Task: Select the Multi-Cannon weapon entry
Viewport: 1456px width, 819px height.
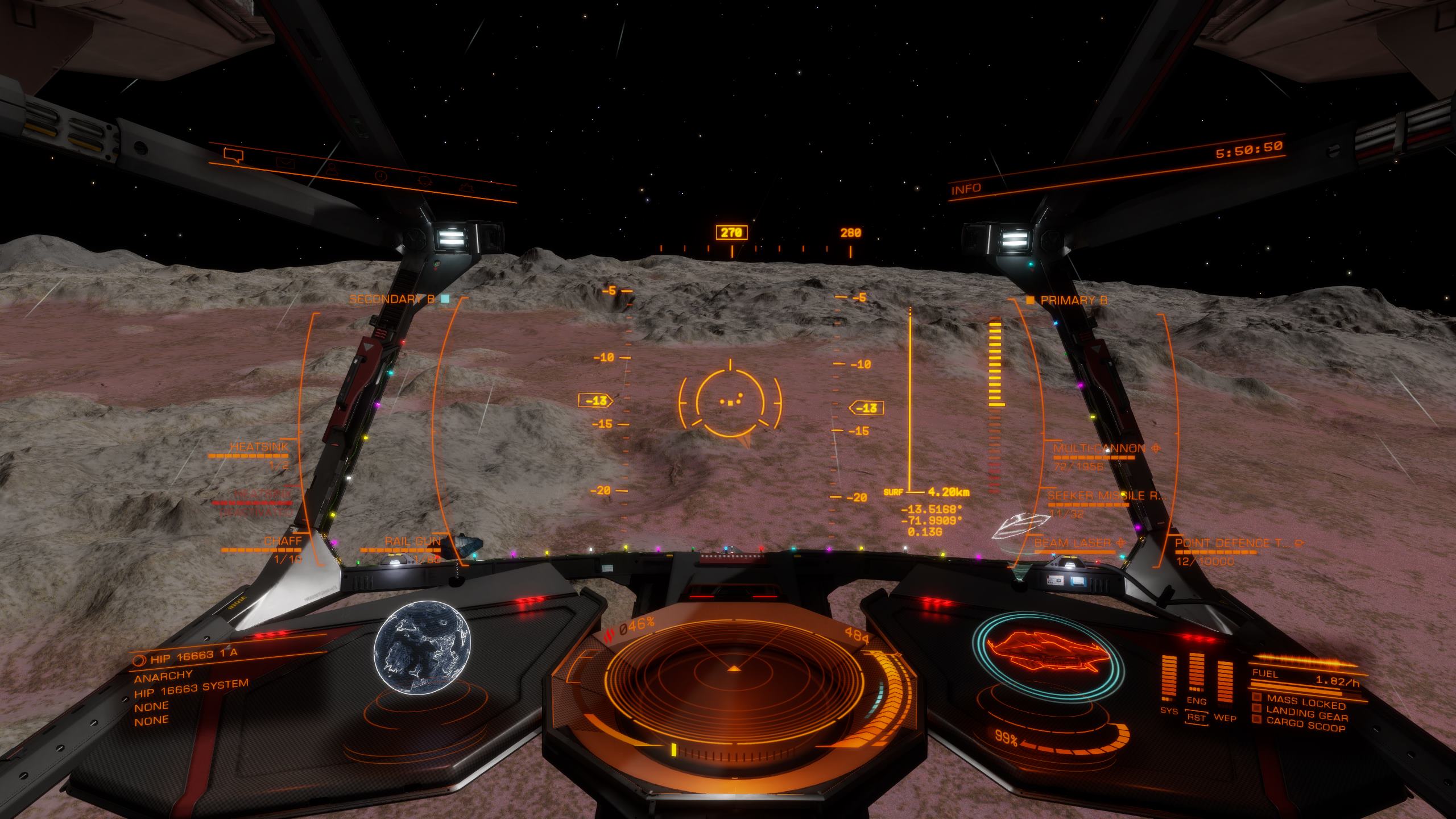Action: 1099,448
